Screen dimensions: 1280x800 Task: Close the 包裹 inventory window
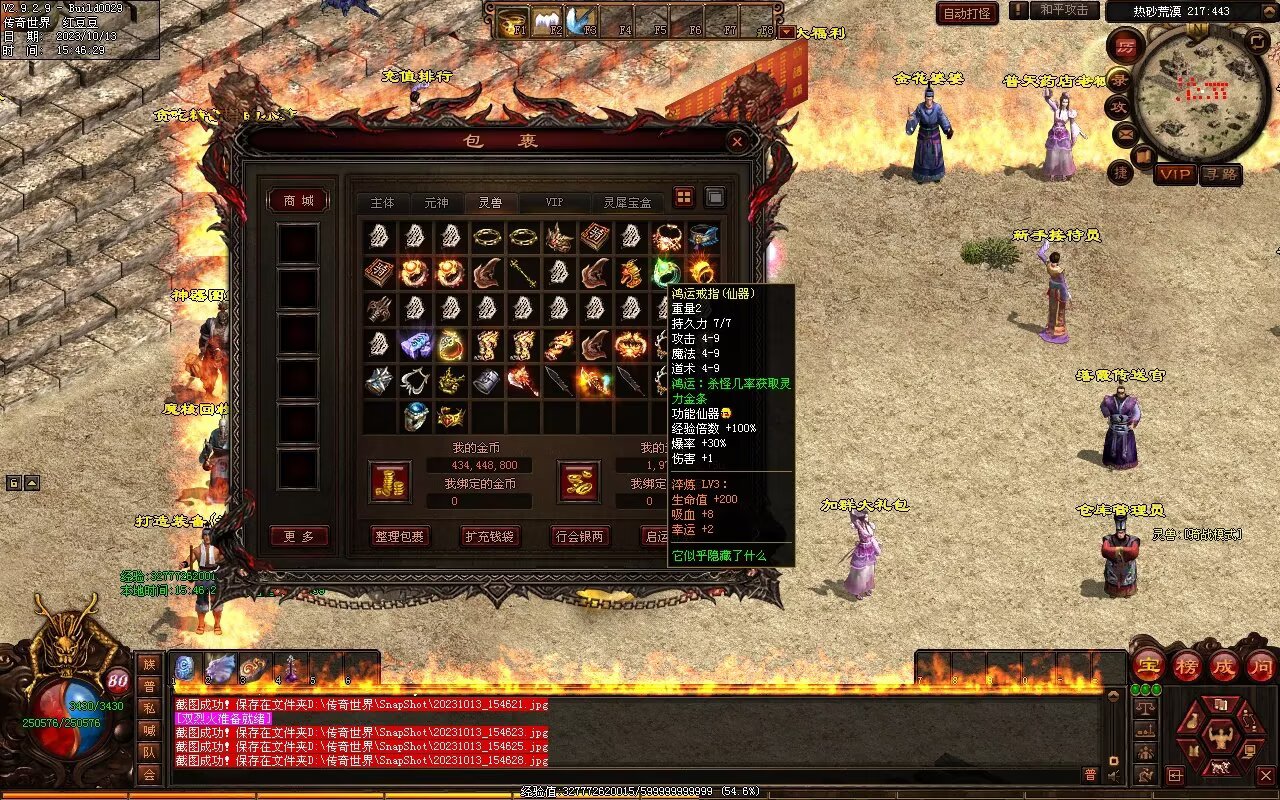point(737,142)
